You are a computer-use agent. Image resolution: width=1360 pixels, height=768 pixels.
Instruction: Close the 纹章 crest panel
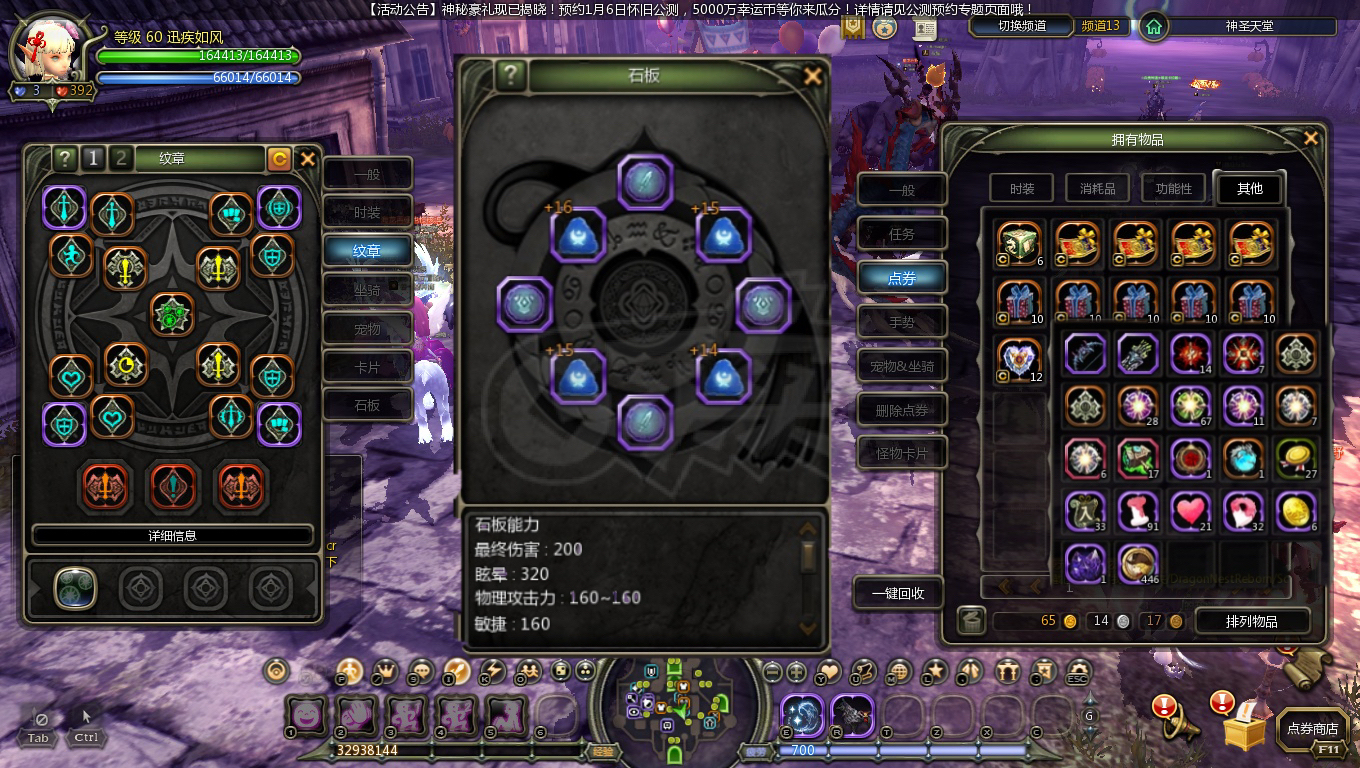307,159
